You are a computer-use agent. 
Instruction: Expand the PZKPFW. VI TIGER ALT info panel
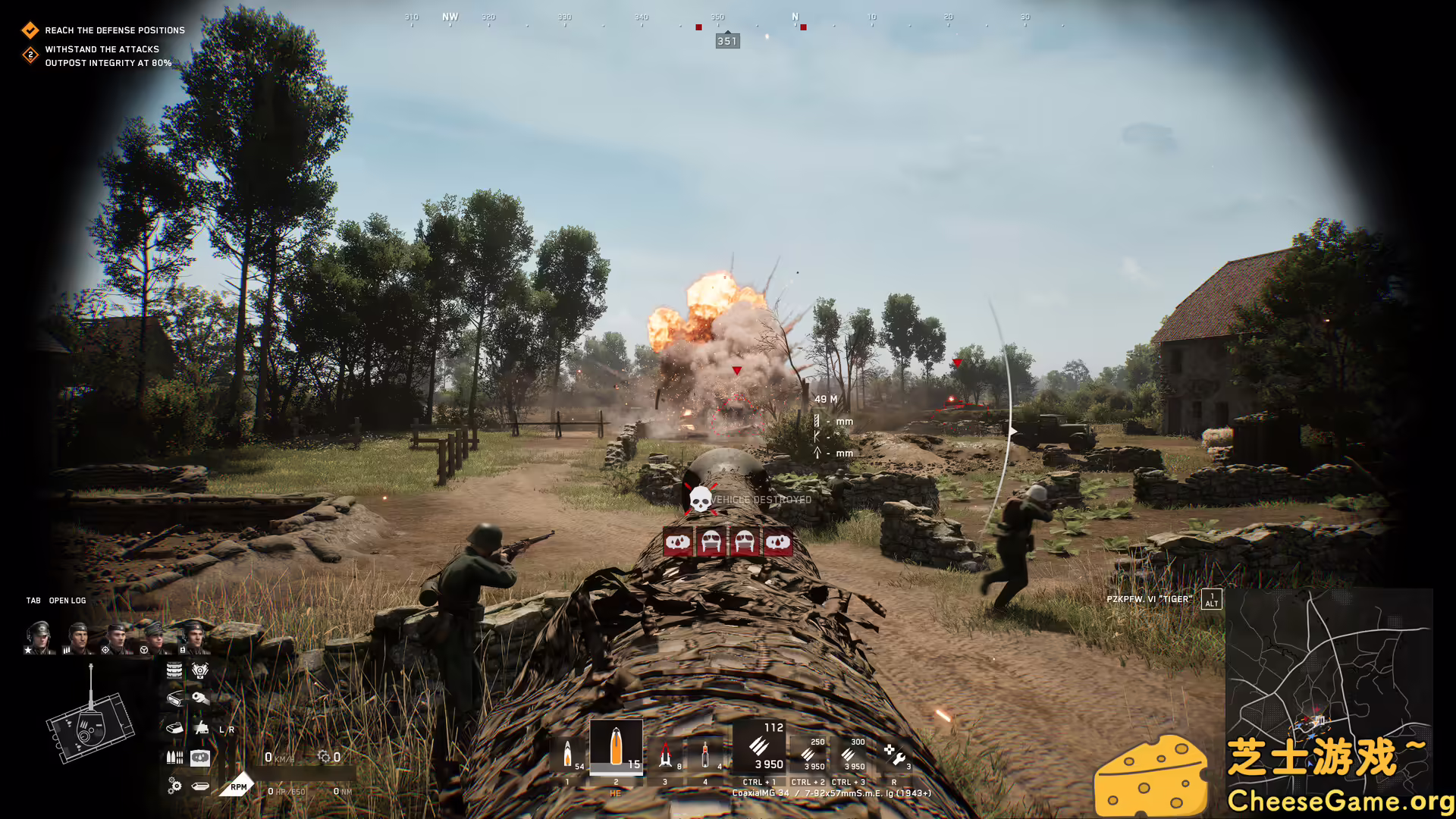(x=1211, y=599)
